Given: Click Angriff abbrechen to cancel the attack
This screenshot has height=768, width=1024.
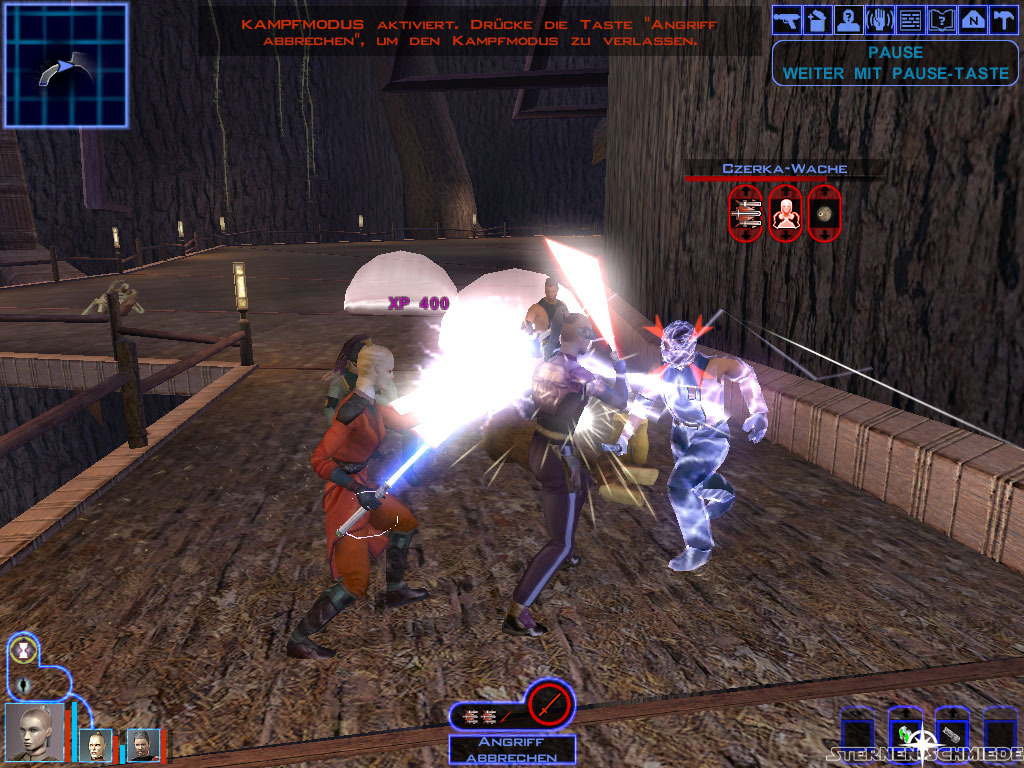Looking at the screenshot, I should point(512,750).
